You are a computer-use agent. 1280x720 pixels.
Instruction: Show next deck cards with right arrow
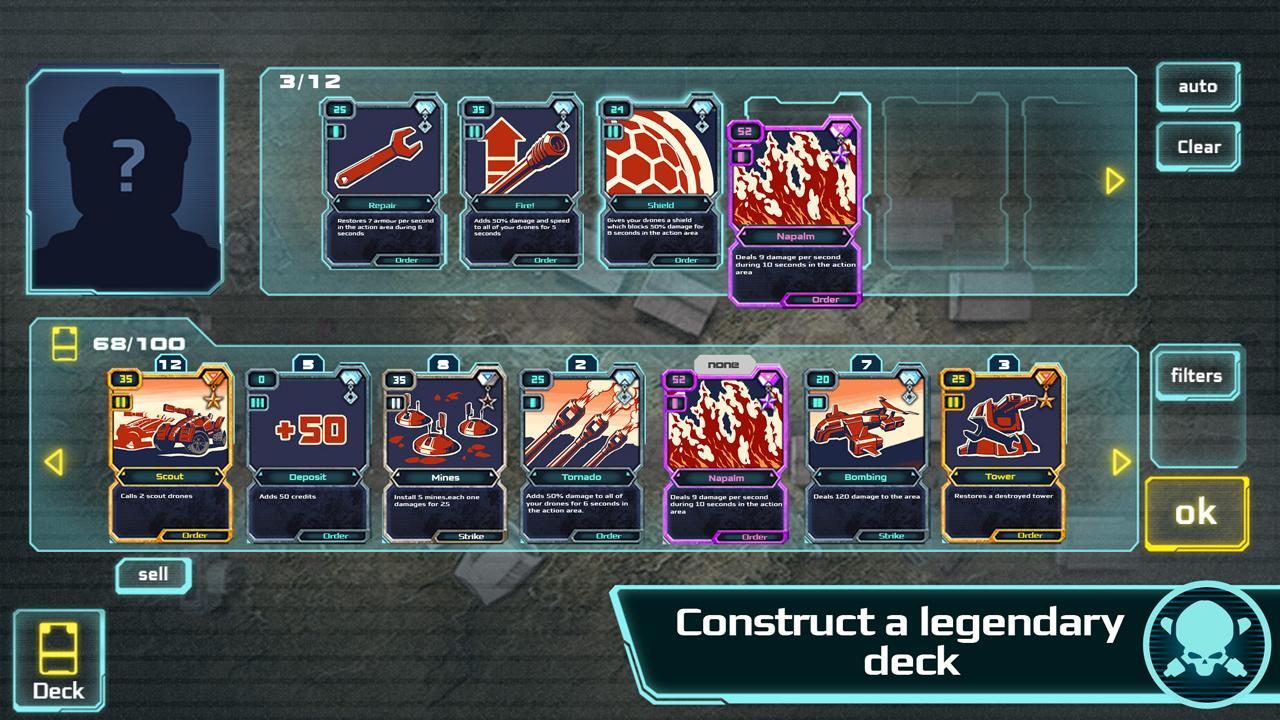1114,181
